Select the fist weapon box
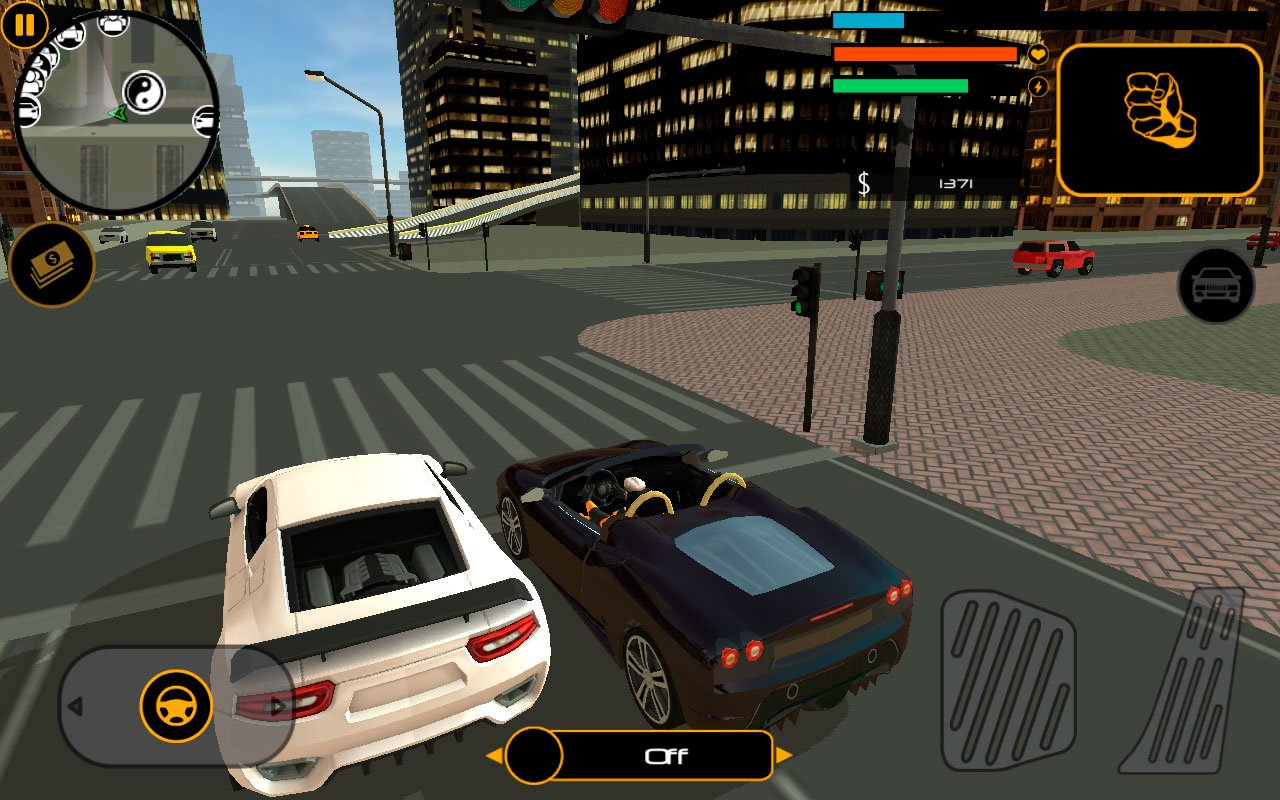Screen dimensions: 1280x800 [1159, 120]
